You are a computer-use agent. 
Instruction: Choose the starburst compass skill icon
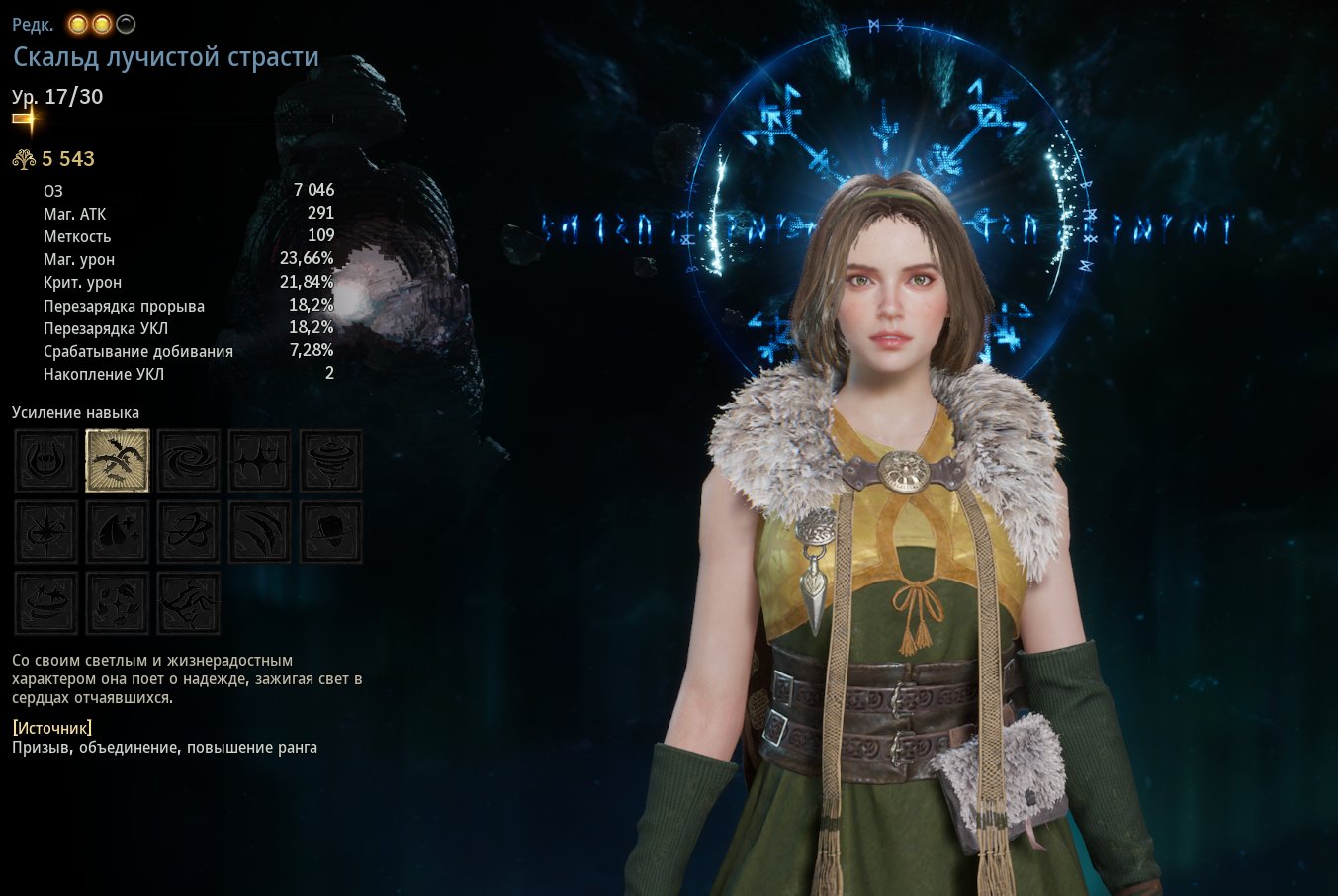click(x=45, y=532)
